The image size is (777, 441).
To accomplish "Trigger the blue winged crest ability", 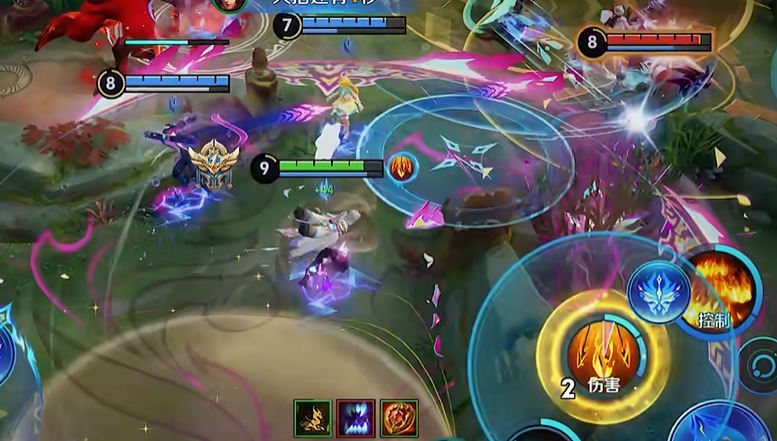I will coord(660,292).
